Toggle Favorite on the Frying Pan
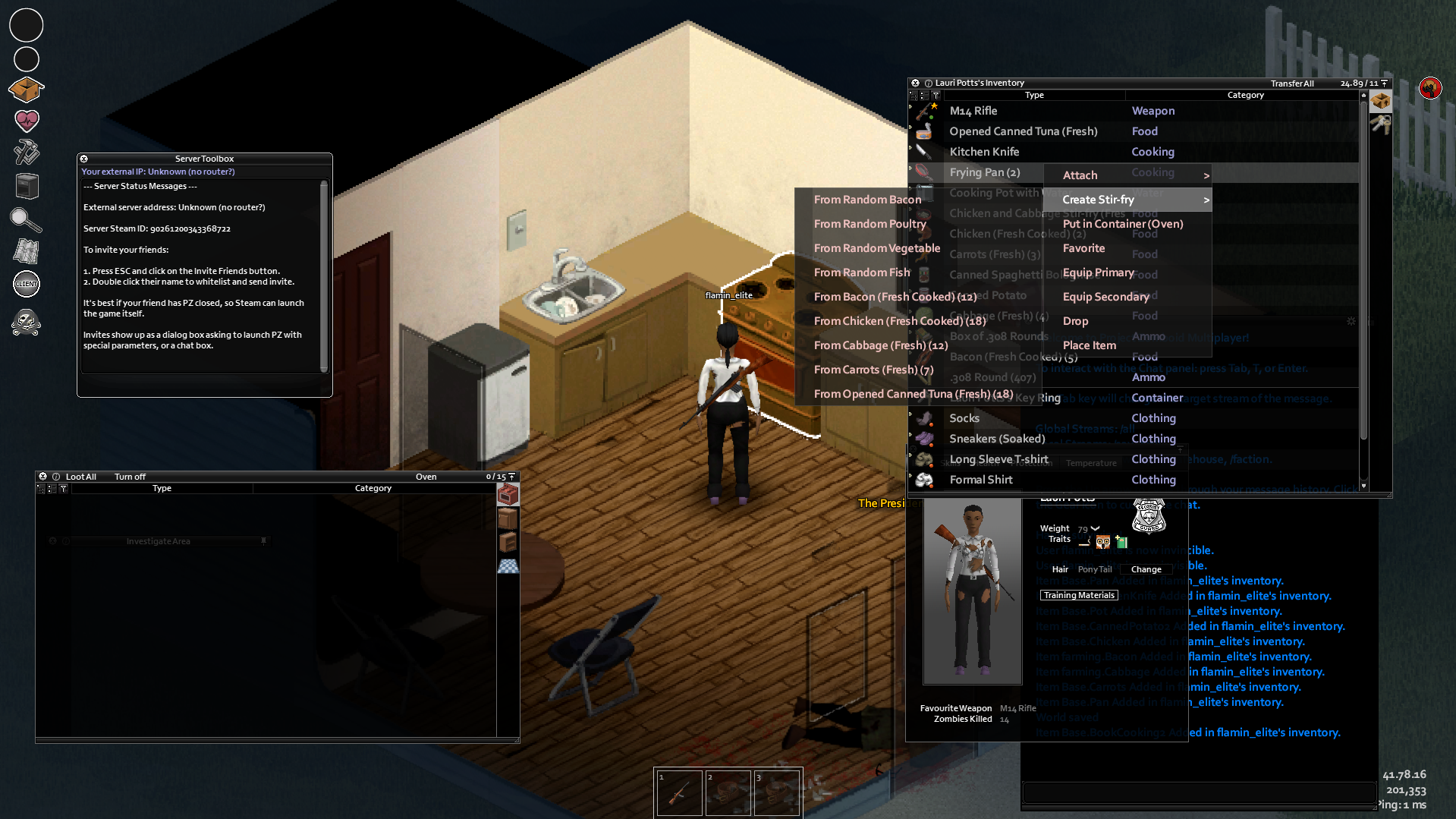 pos(1083,248)
